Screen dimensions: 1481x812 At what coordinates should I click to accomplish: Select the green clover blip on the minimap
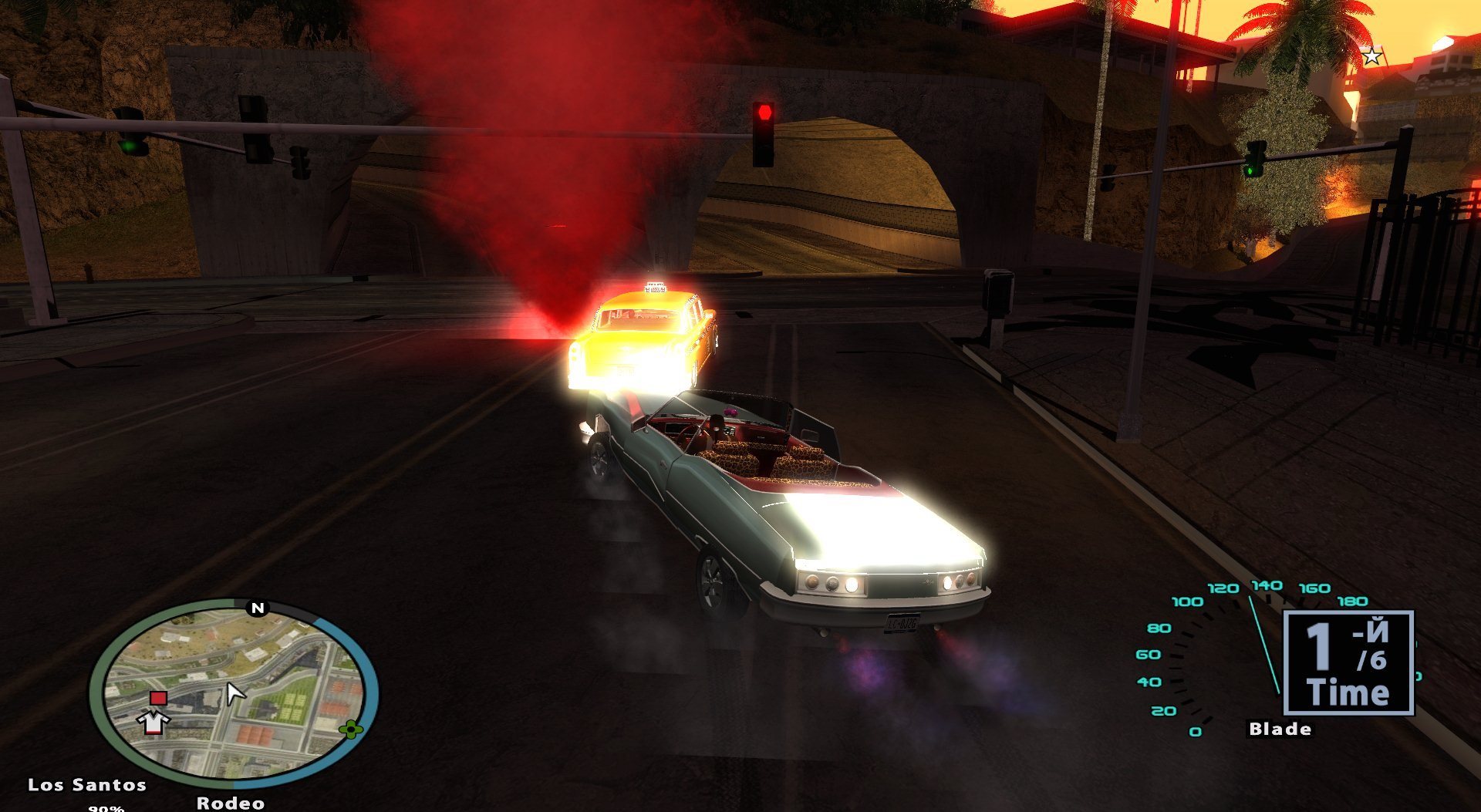point(350,729)
